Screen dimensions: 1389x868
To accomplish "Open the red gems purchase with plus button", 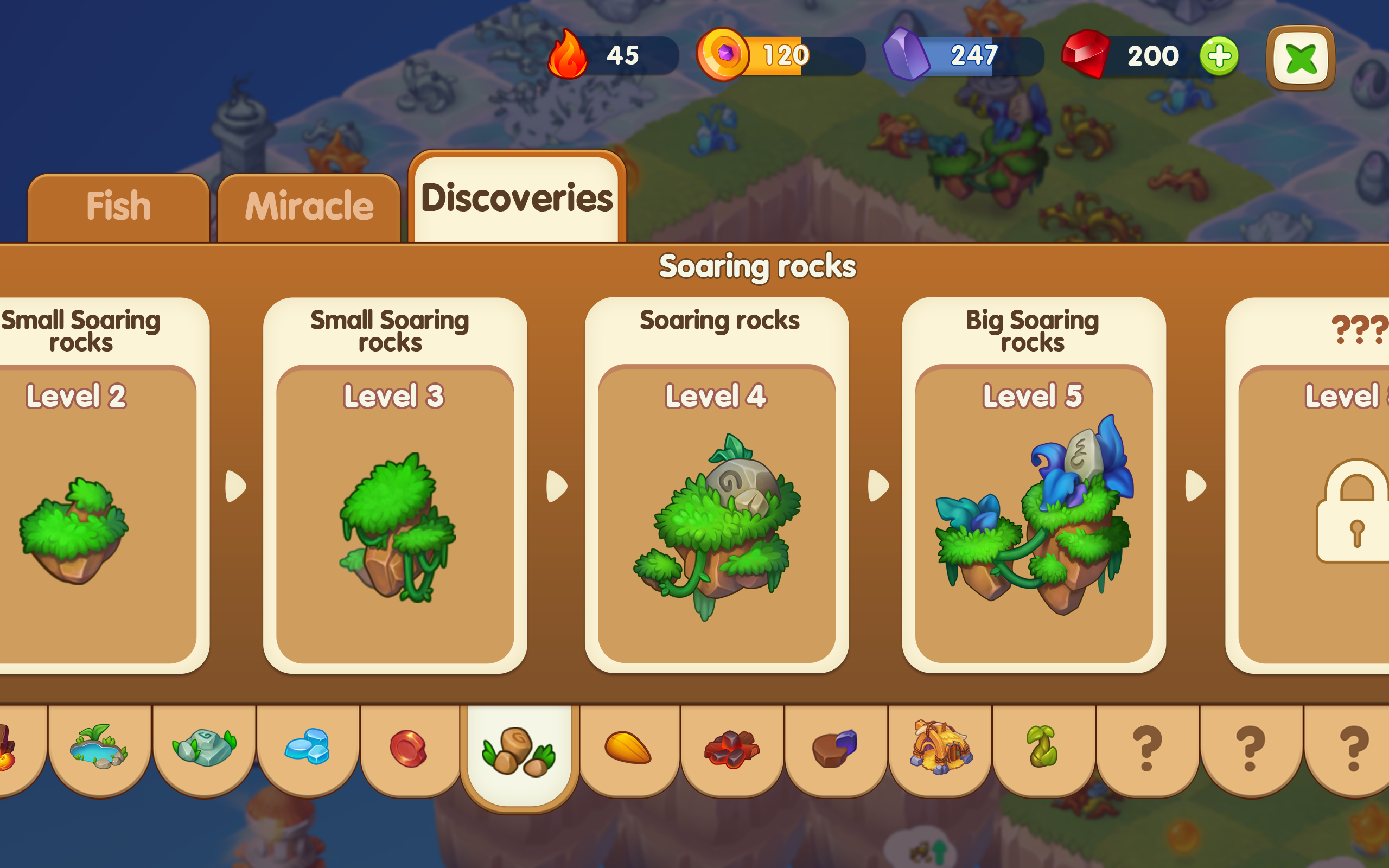I will pos(1221,56).
